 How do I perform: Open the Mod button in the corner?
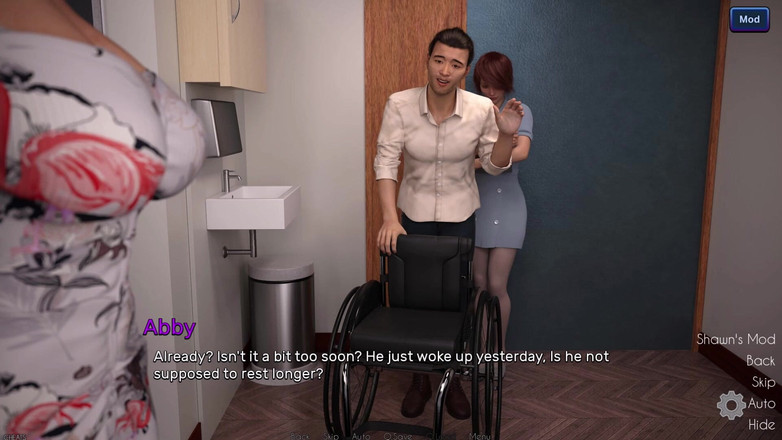(x=749, y=20)
